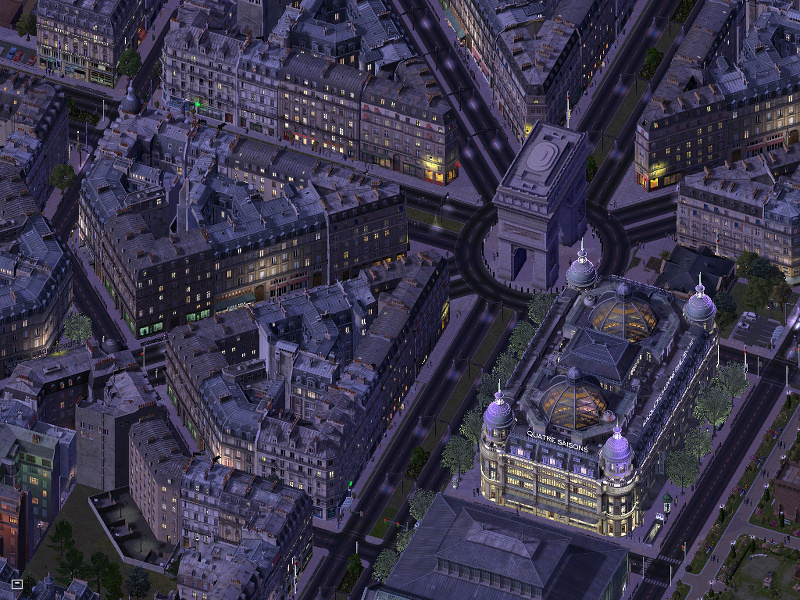
Task: Click the small show-interface button
Action: tap(17, 582)
